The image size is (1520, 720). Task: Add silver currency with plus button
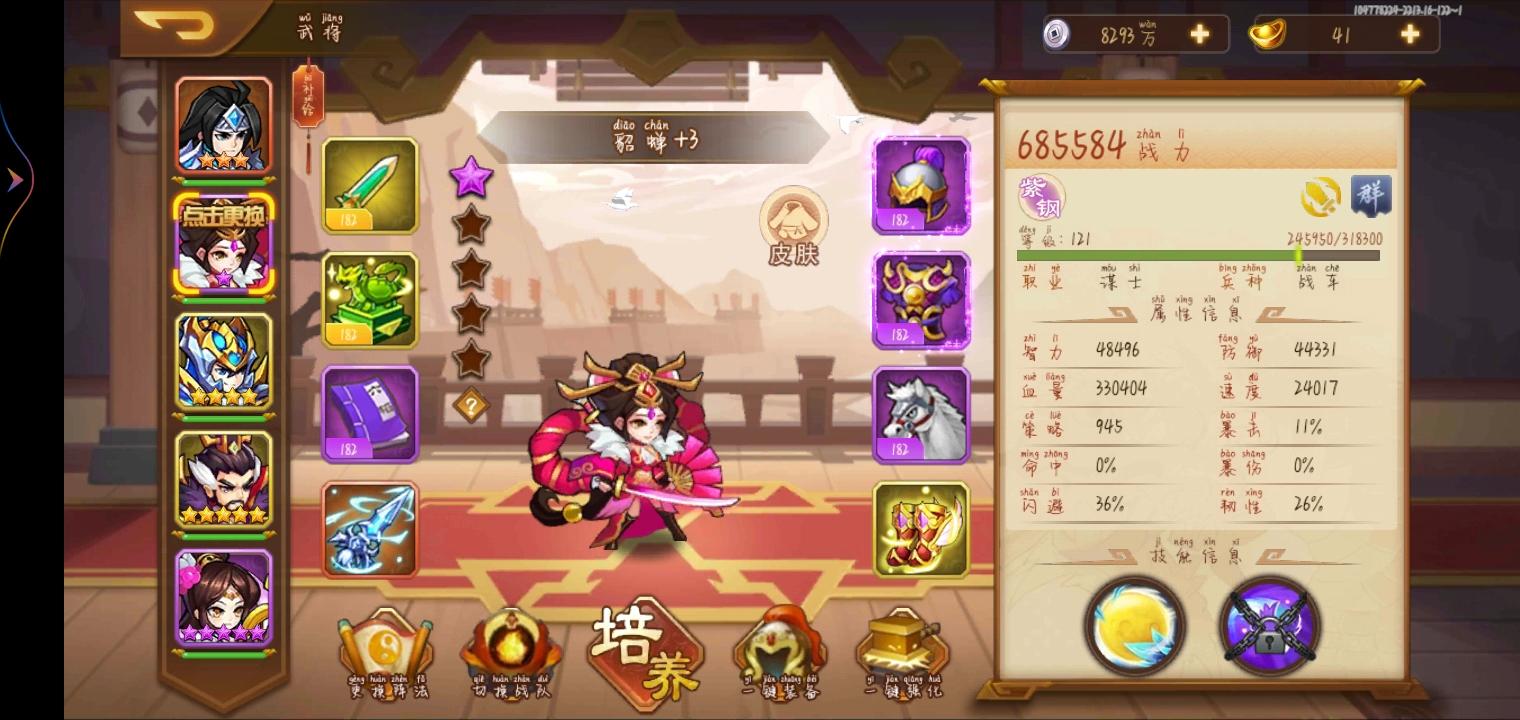coord(1198,33)
